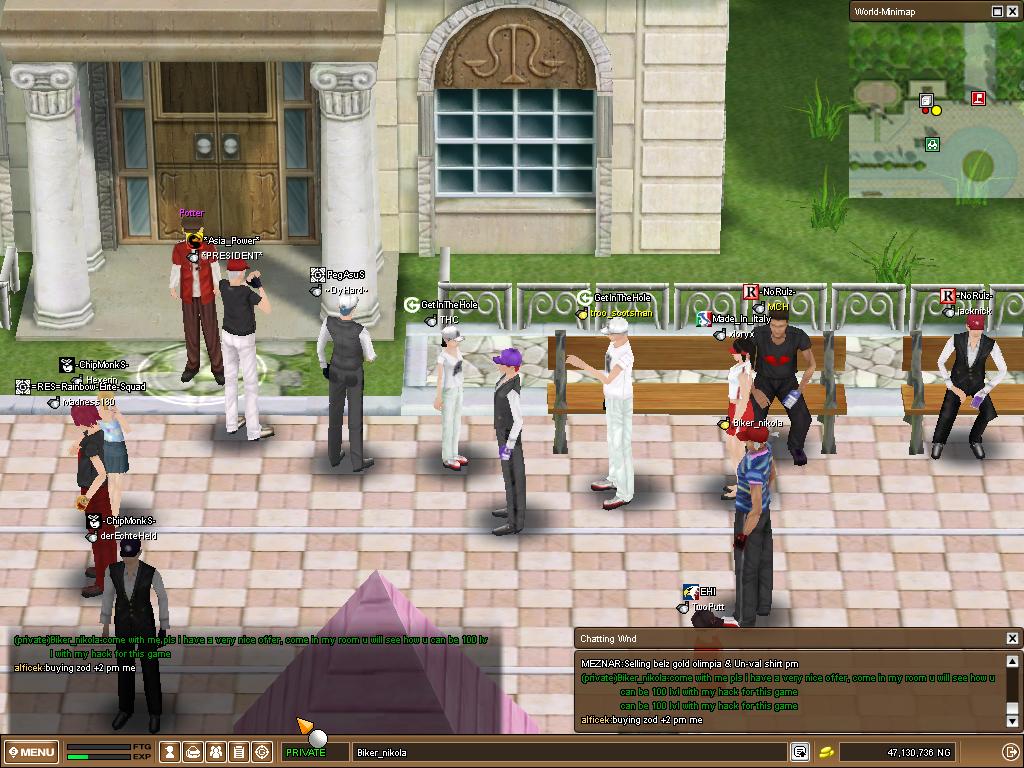Open the friends group icon

tap(216, 752)
